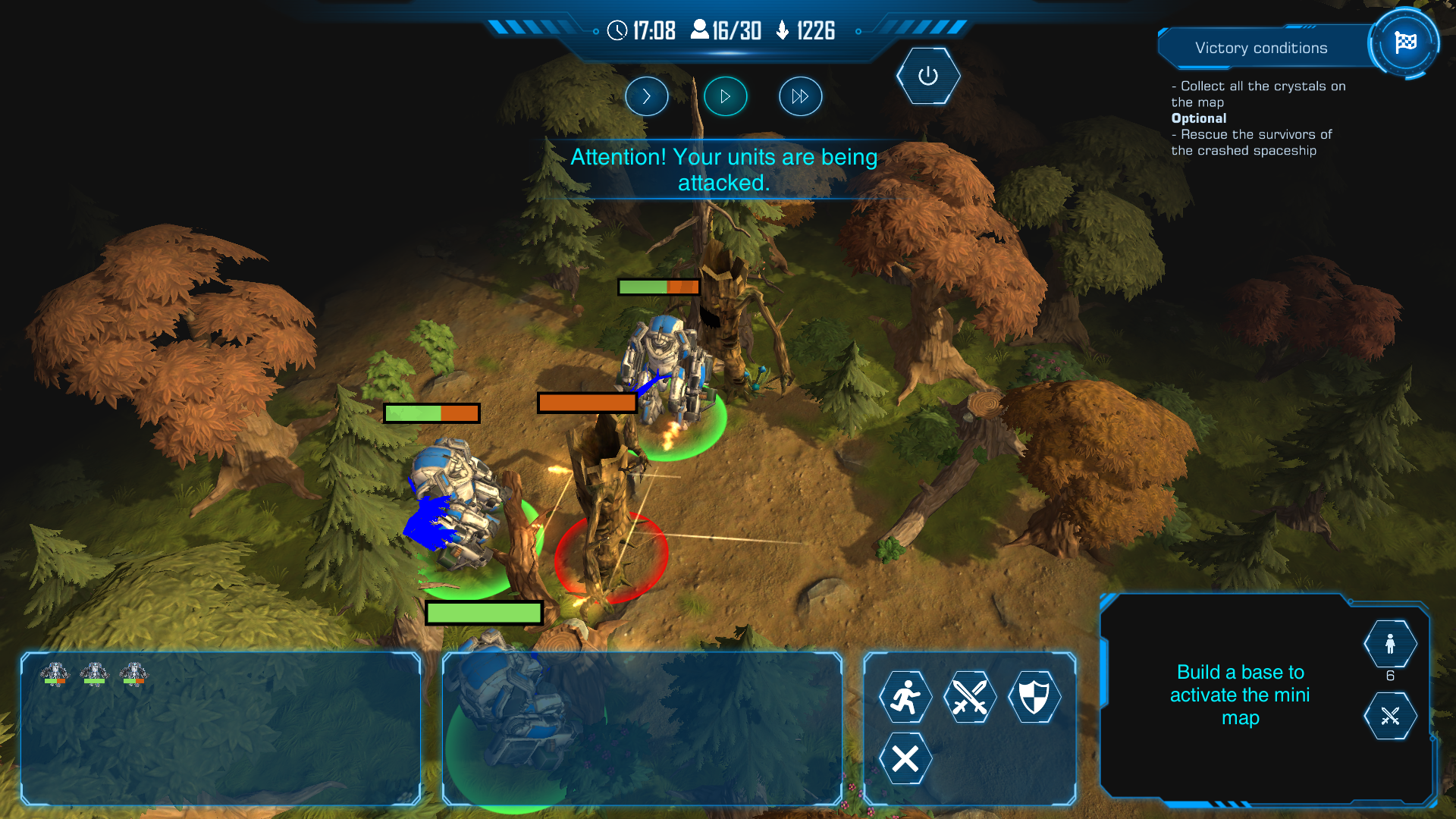The image size is (1456, 819).
Task: Open the power menu hexagon button
Action: tap(927, 76)
